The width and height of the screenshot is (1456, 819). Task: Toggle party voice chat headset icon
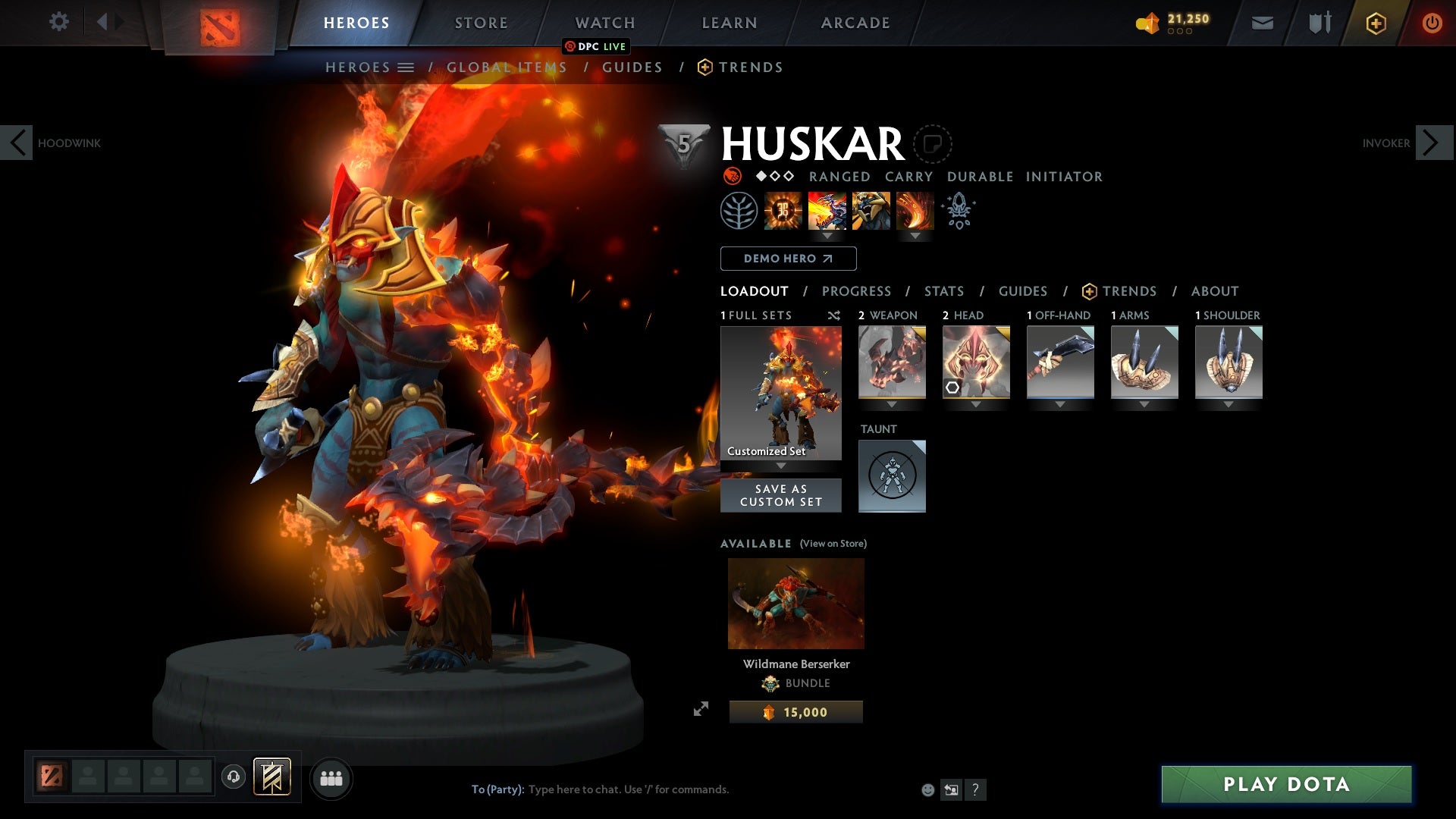tap(233, 778)
